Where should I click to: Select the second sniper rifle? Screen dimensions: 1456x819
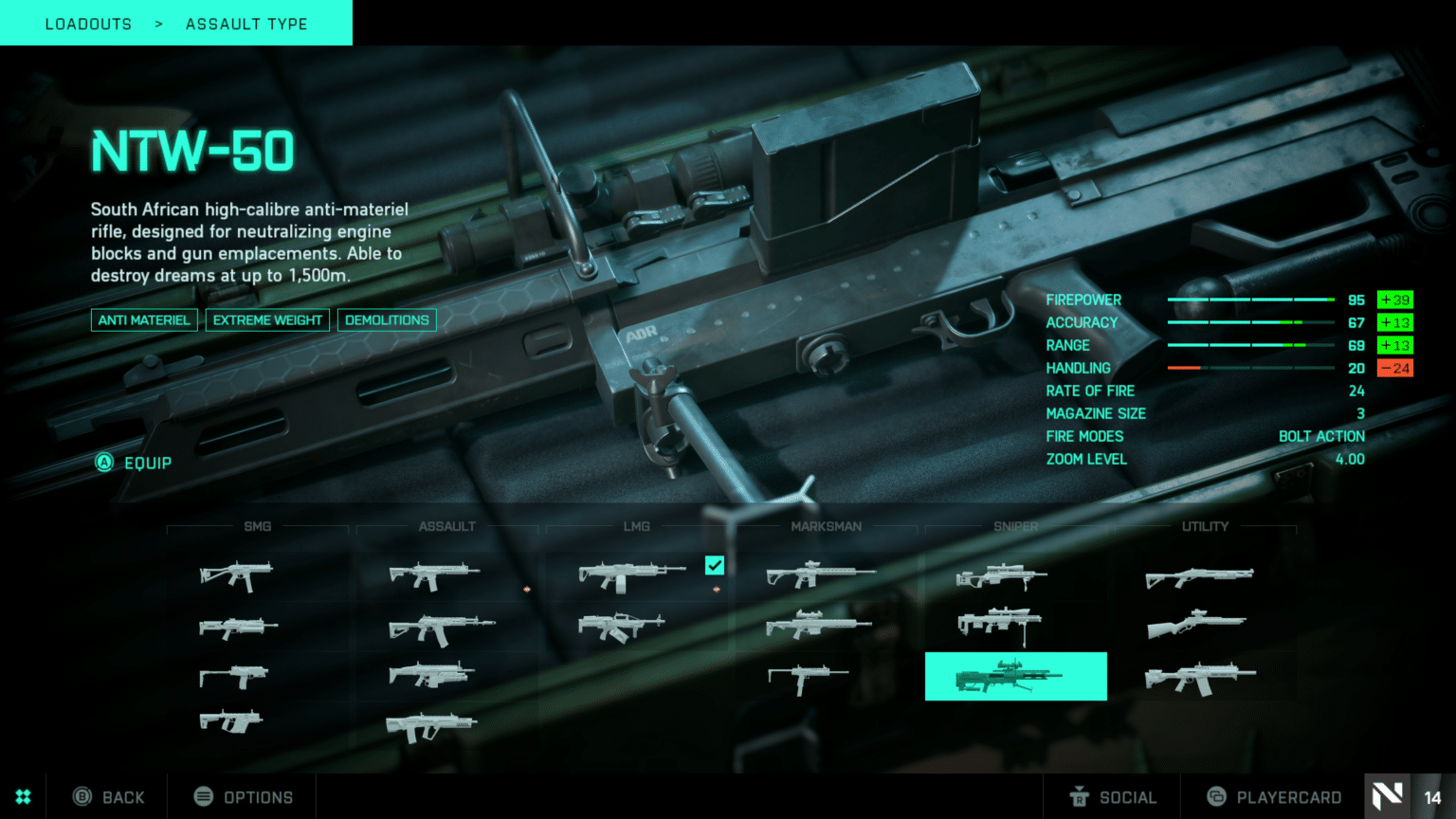coord(999,624)
